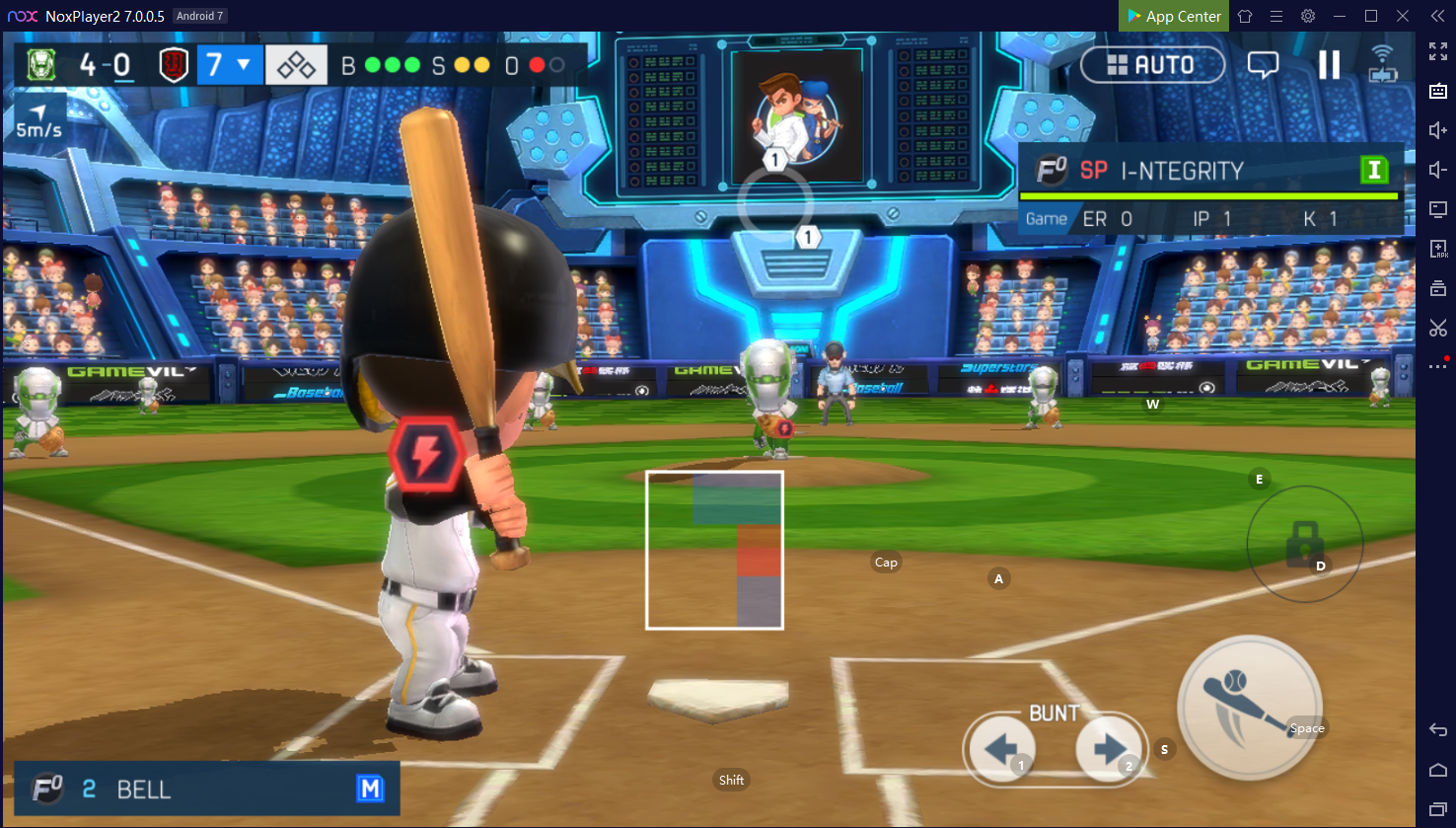Viewport: 1456px width, 828px height.
Task: Close the NoxPlayer window
Action: click(x=1403, y=16)
